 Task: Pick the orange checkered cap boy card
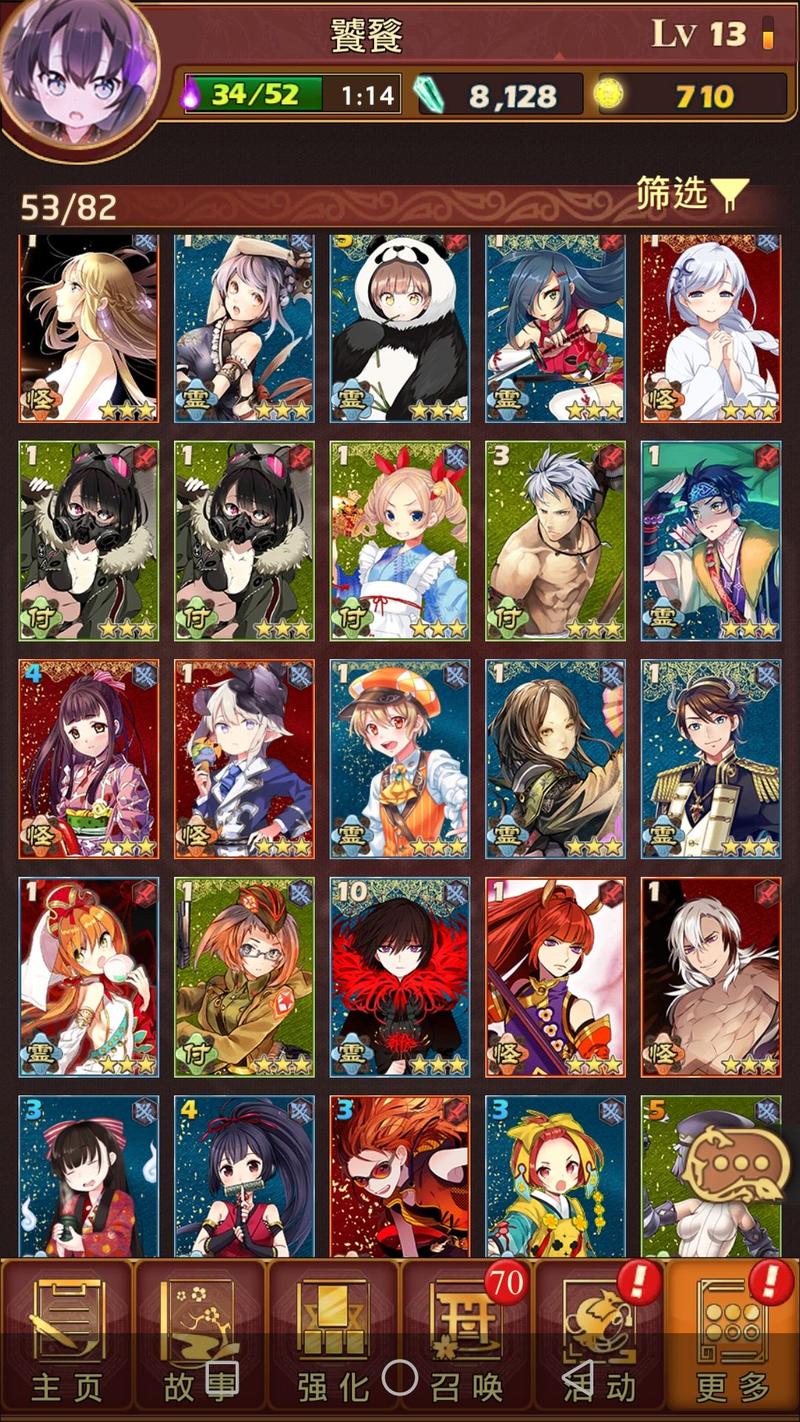[x=400, y=758]
